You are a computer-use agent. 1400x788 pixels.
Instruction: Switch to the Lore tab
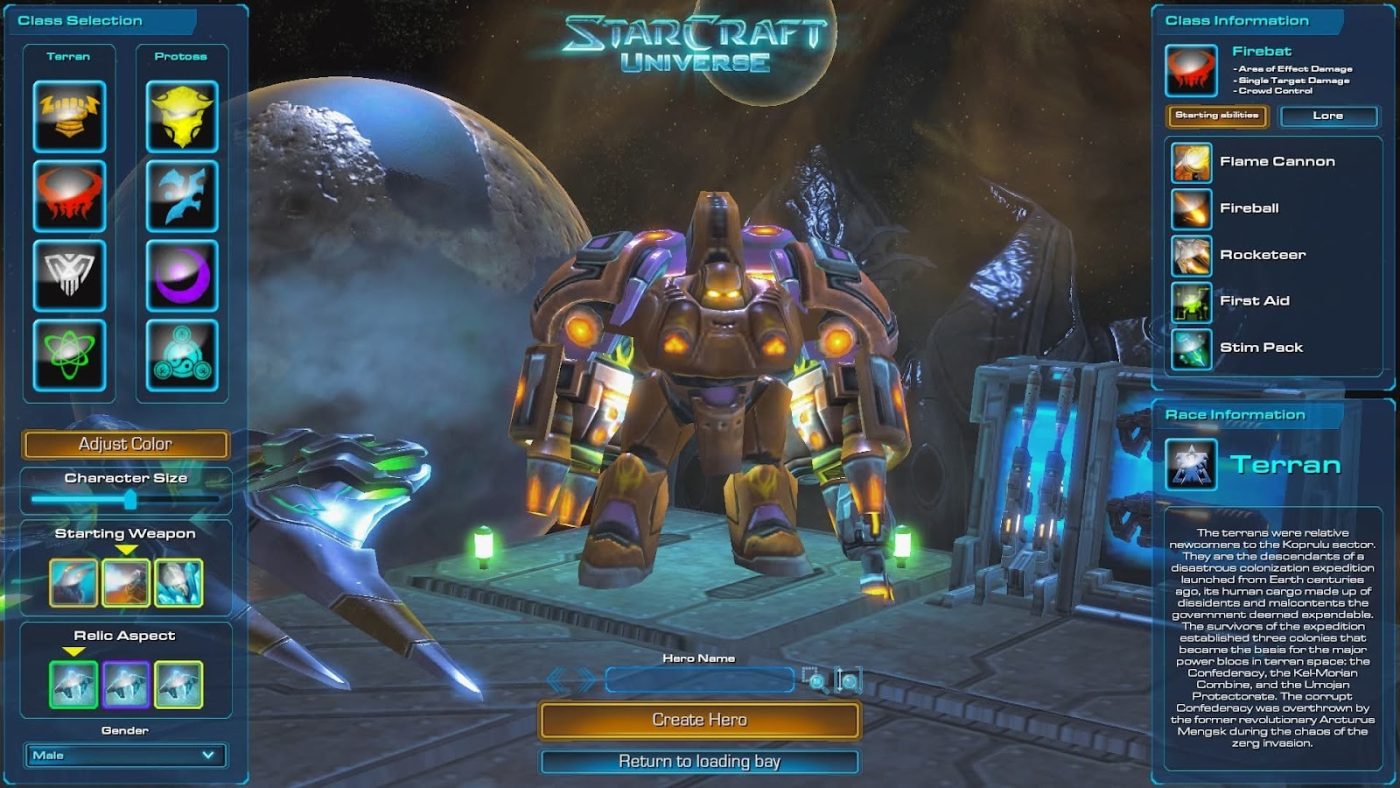1330,116
